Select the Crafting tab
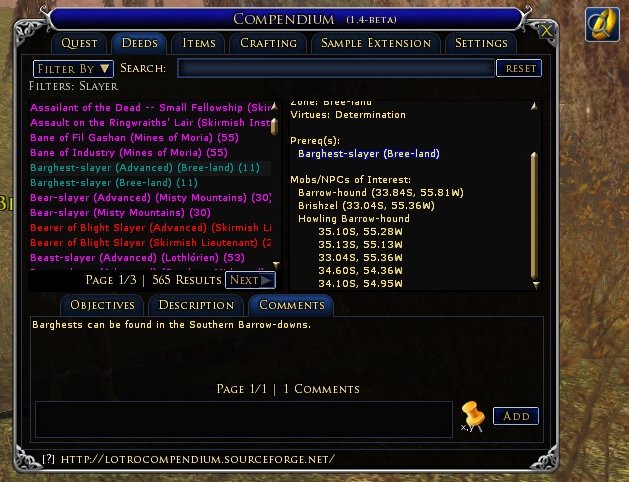 click(268, 43)
